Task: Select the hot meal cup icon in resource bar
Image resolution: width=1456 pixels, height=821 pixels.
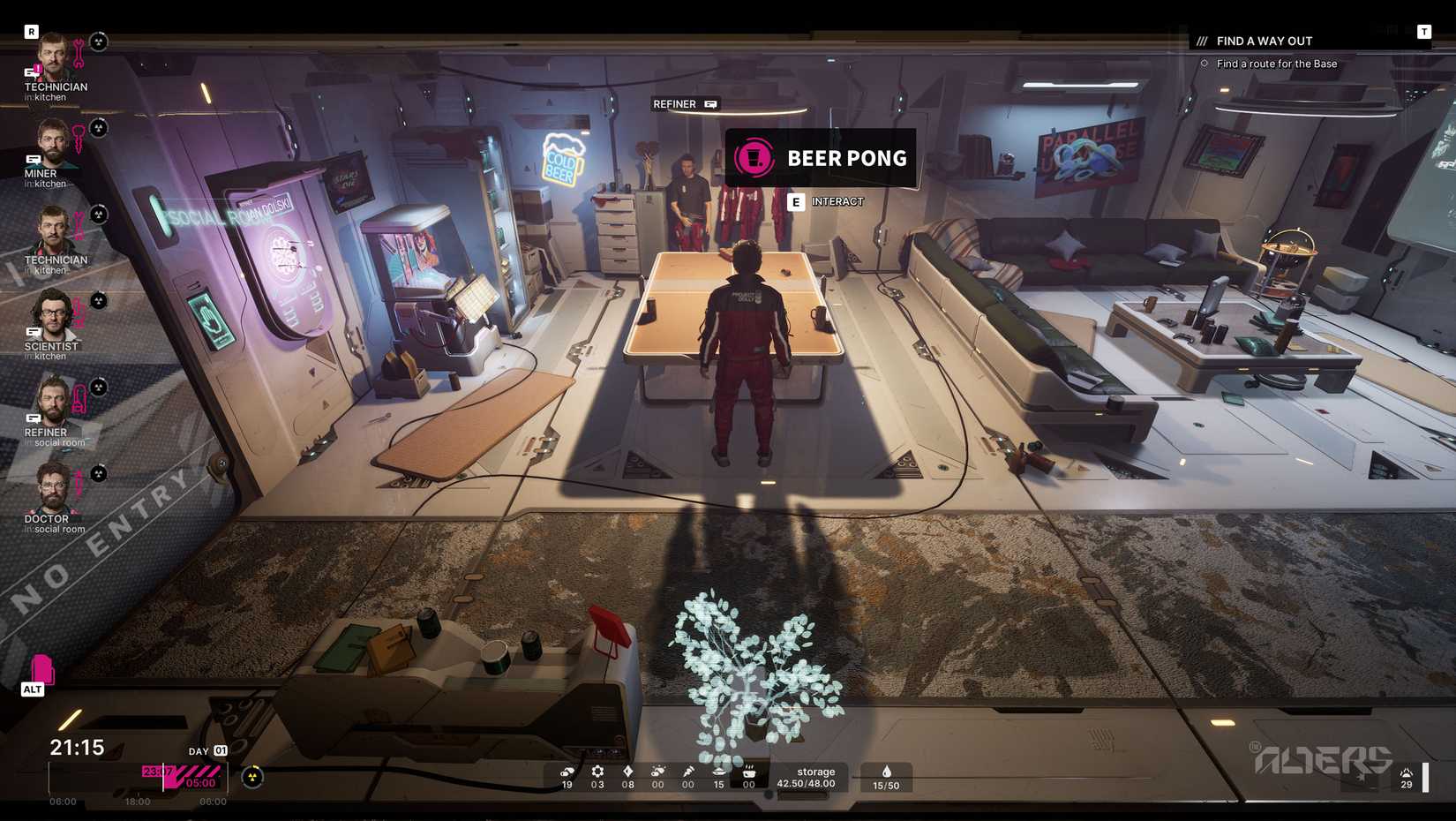Action: tap(749, 773)
